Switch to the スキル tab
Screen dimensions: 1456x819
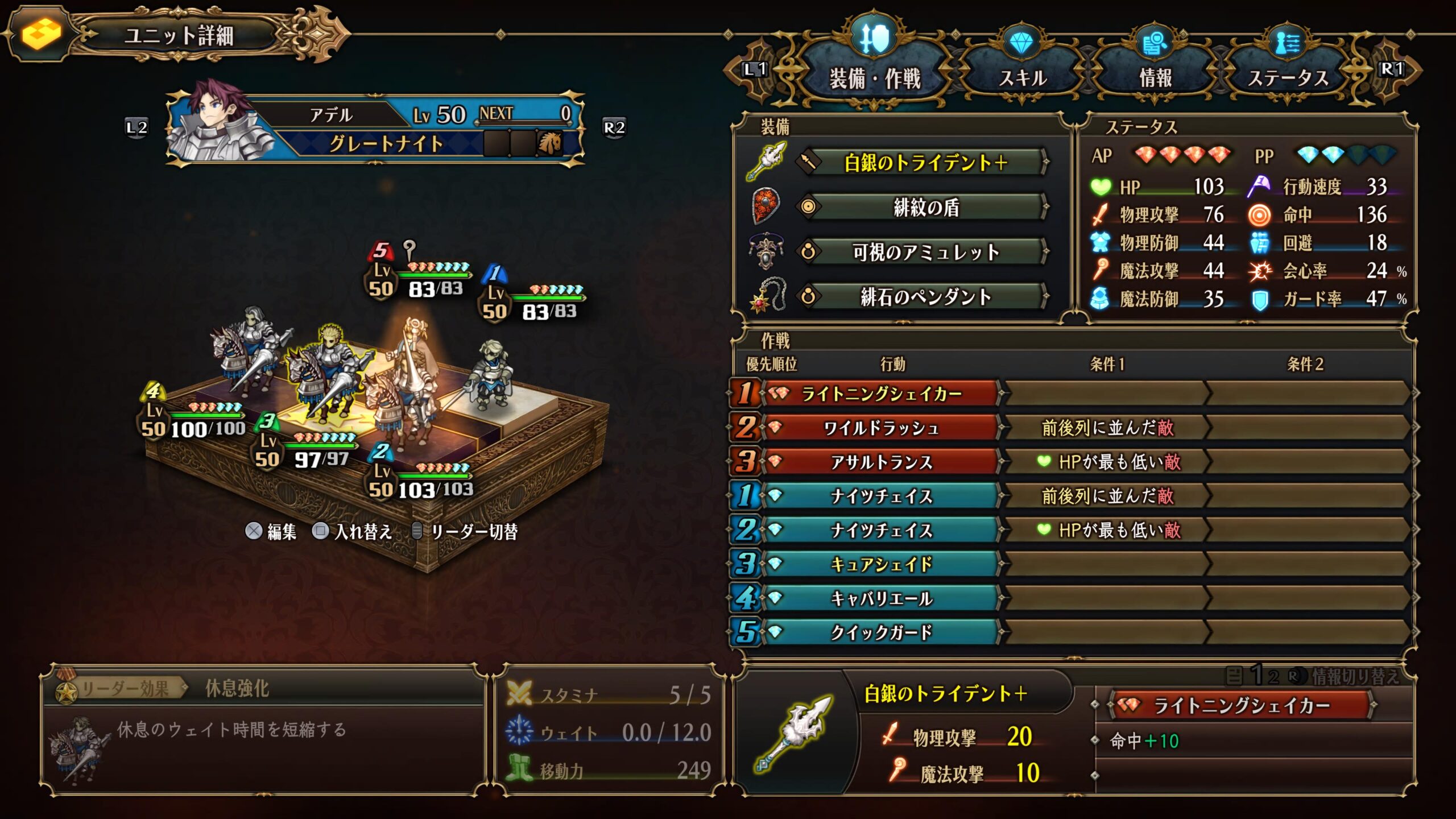[1023, 77]
